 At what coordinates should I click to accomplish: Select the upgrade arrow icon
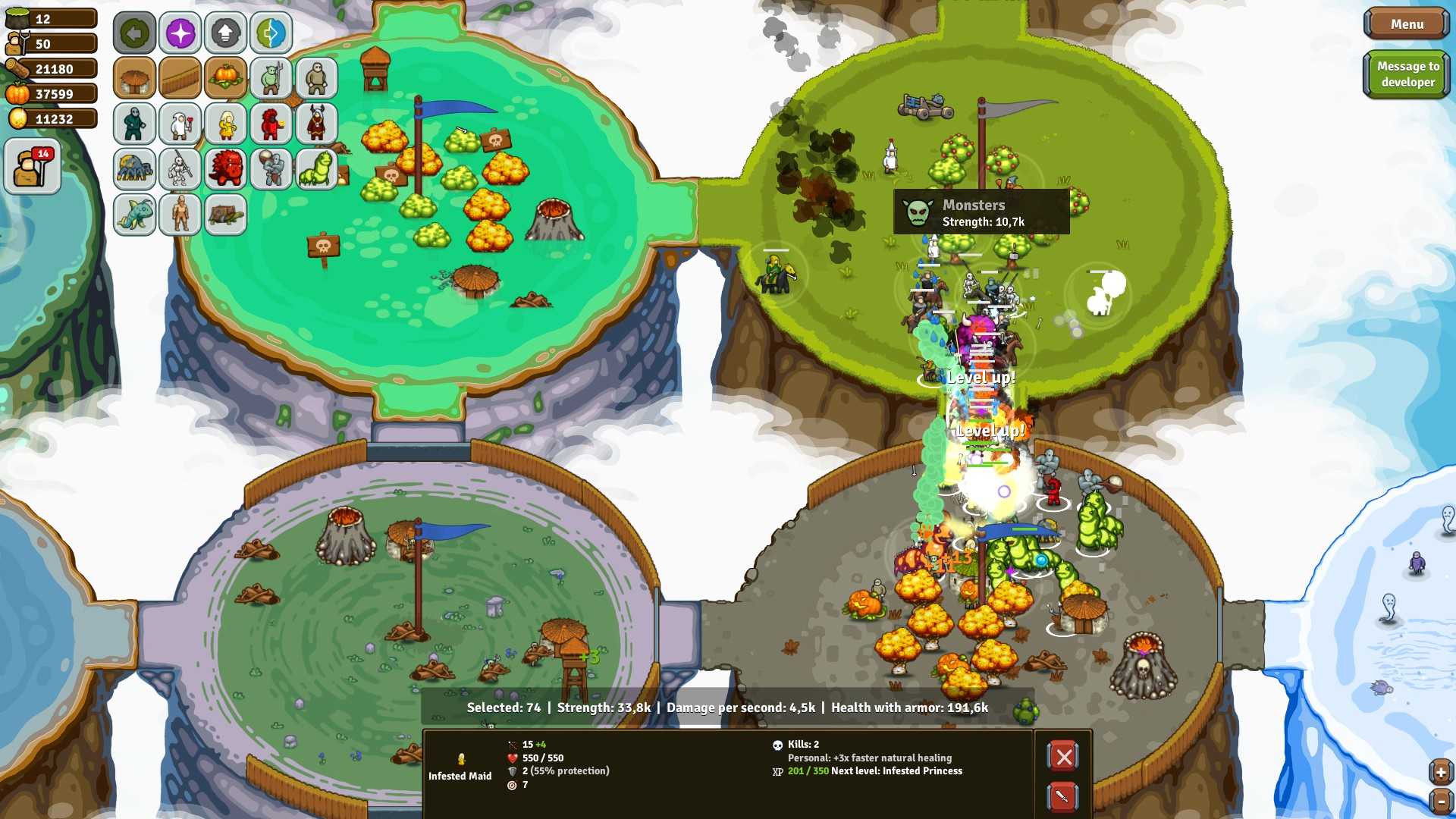click(x=225, y=33)
